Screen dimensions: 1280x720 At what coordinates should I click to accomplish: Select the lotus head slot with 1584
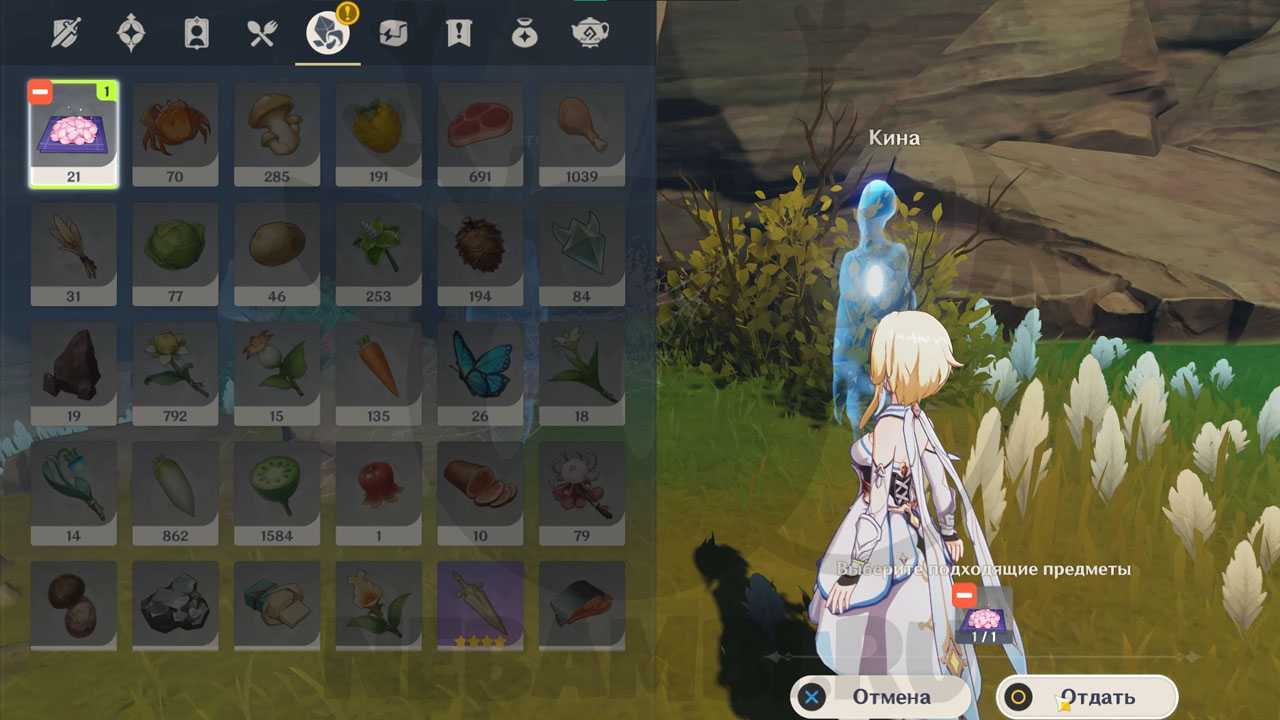coord(277,493)
